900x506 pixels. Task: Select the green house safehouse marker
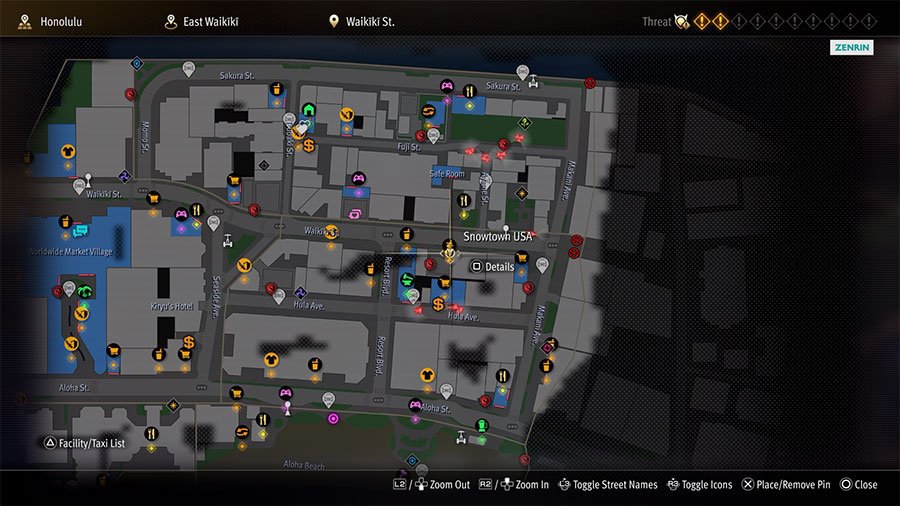pos(308,110)
